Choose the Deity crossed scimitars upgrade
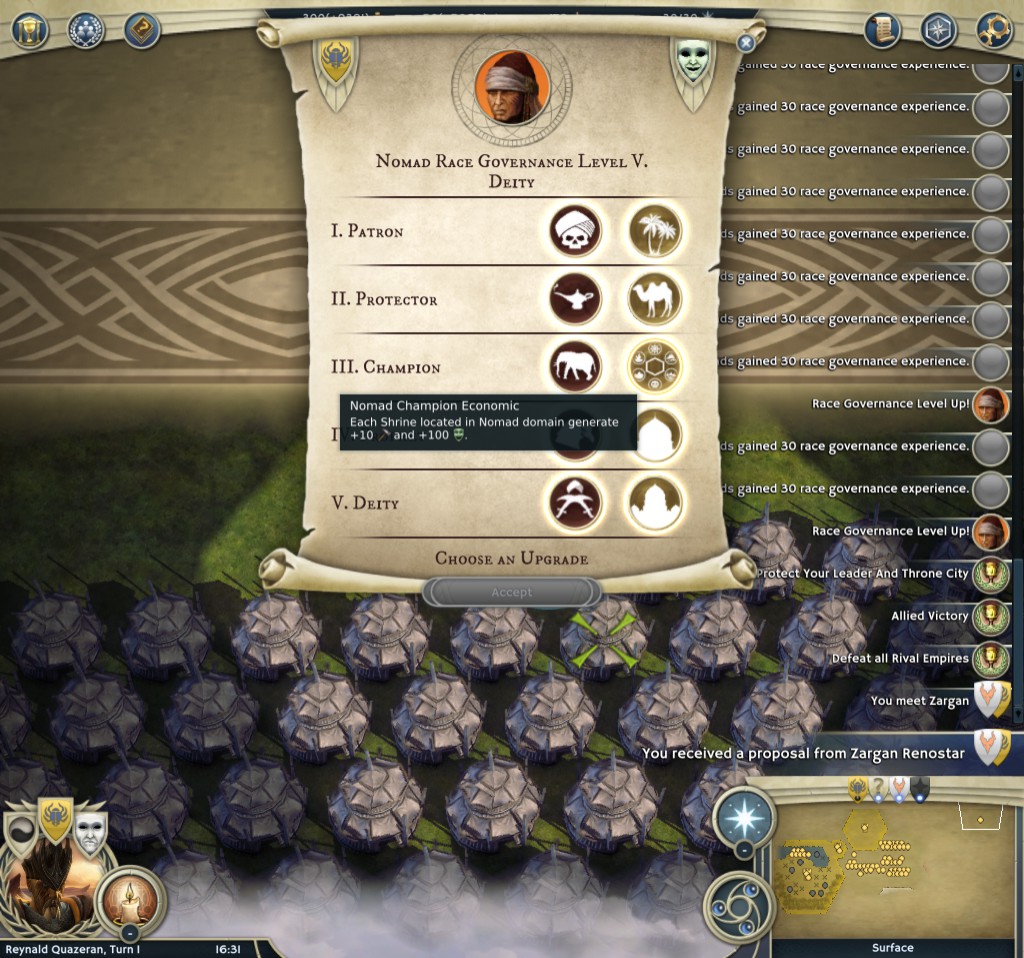Screen dimensions: 1024x958 [x=575, y=502]
